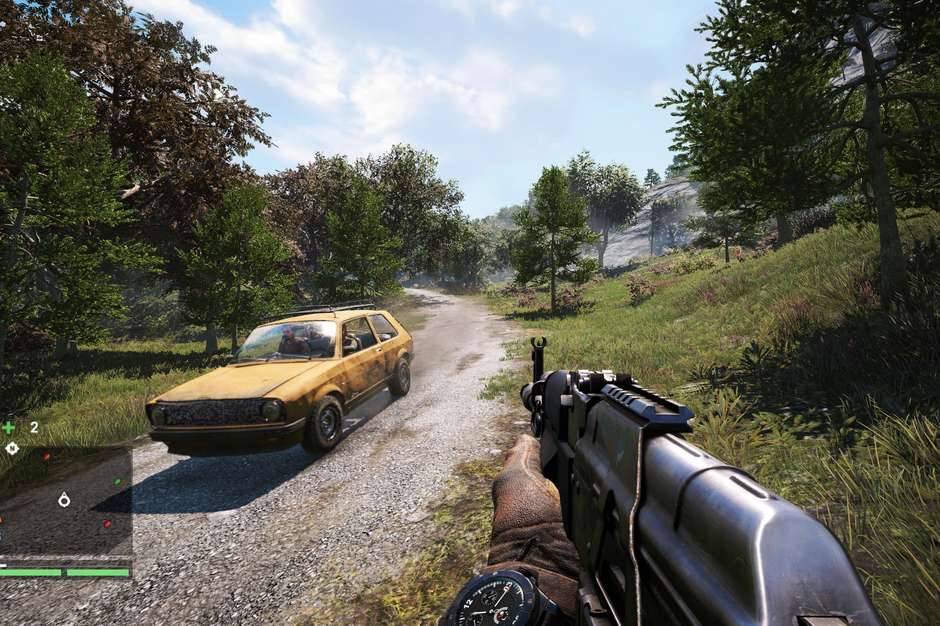Click the green dot marker on minimap
The width and height of the screenshot is (940, 626).
[x=117, y=482]
